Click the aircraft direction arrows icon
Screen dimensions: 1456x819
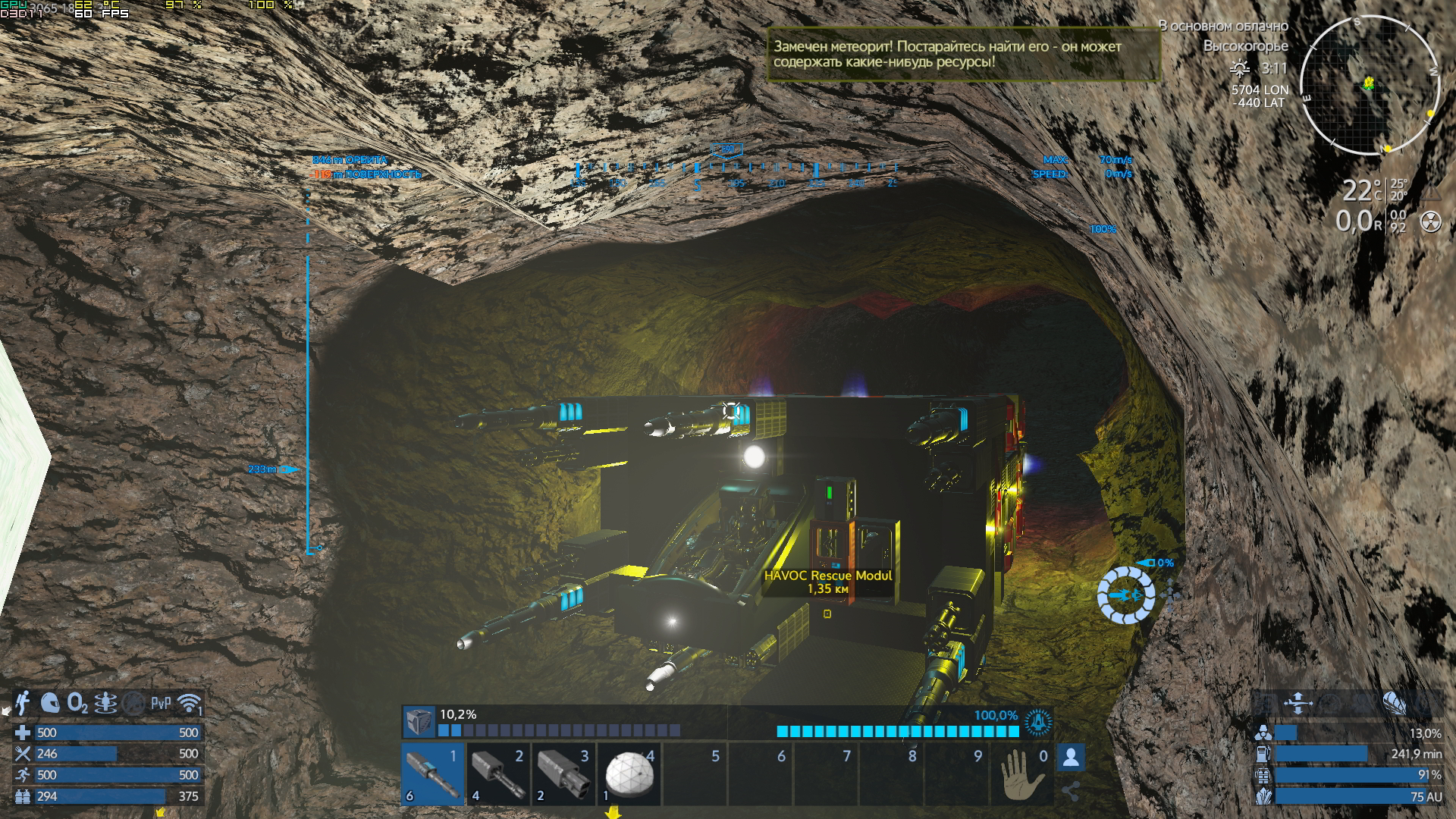pyautogui.click(x=1298, y=703)
